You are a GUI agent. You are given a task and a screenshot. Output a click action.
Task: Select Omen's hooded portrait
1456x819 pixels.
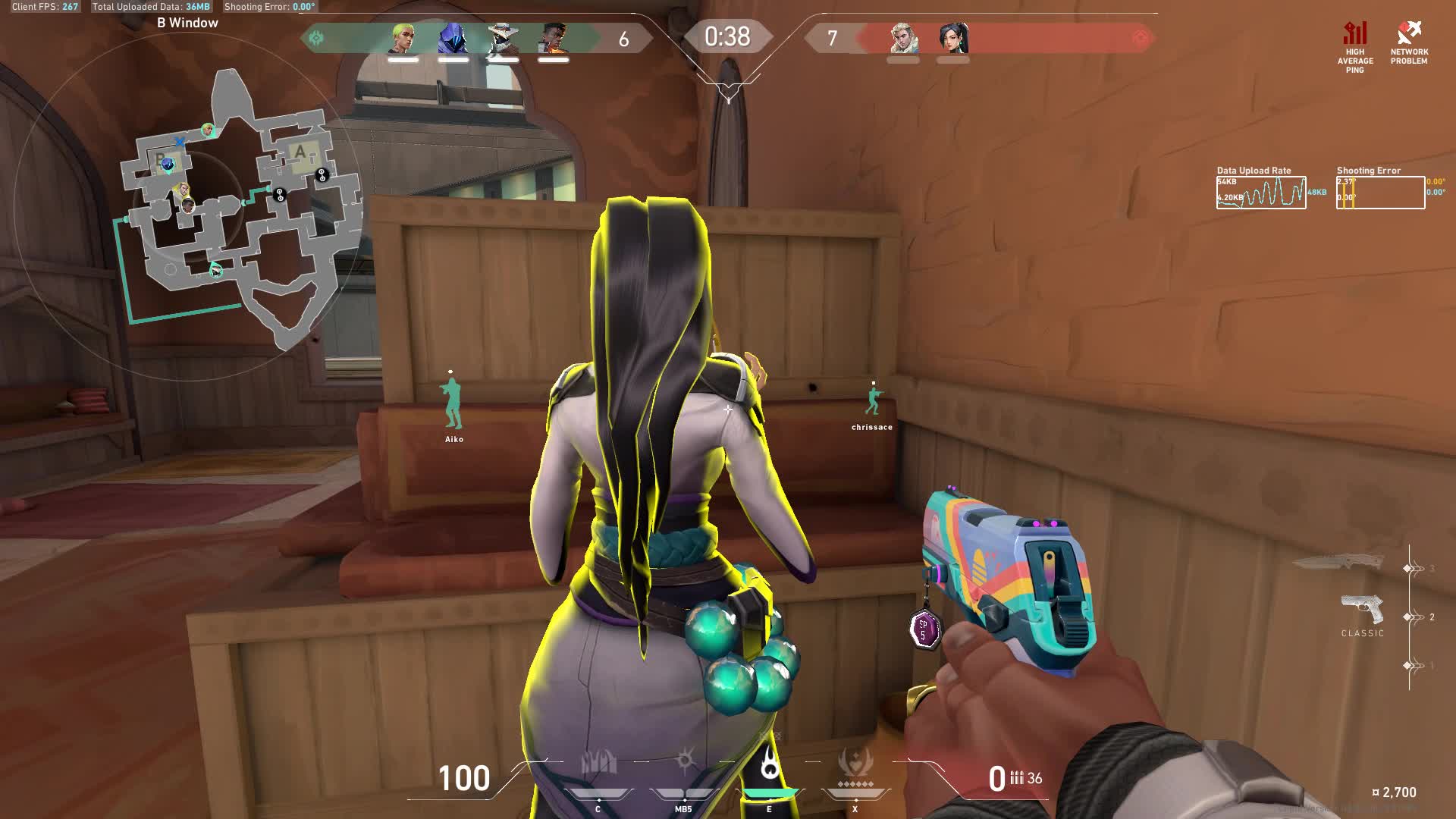453,38
